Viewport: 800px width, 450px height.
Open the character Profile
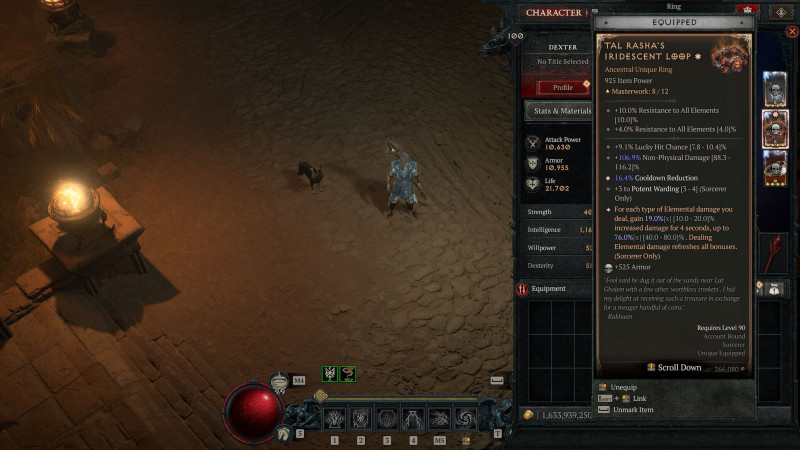562,87
